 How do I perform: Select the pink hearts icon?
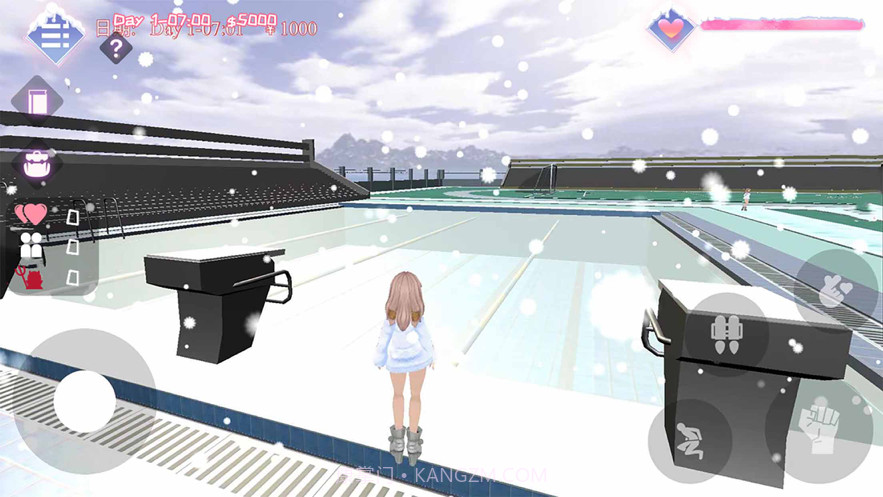[31, 213]
